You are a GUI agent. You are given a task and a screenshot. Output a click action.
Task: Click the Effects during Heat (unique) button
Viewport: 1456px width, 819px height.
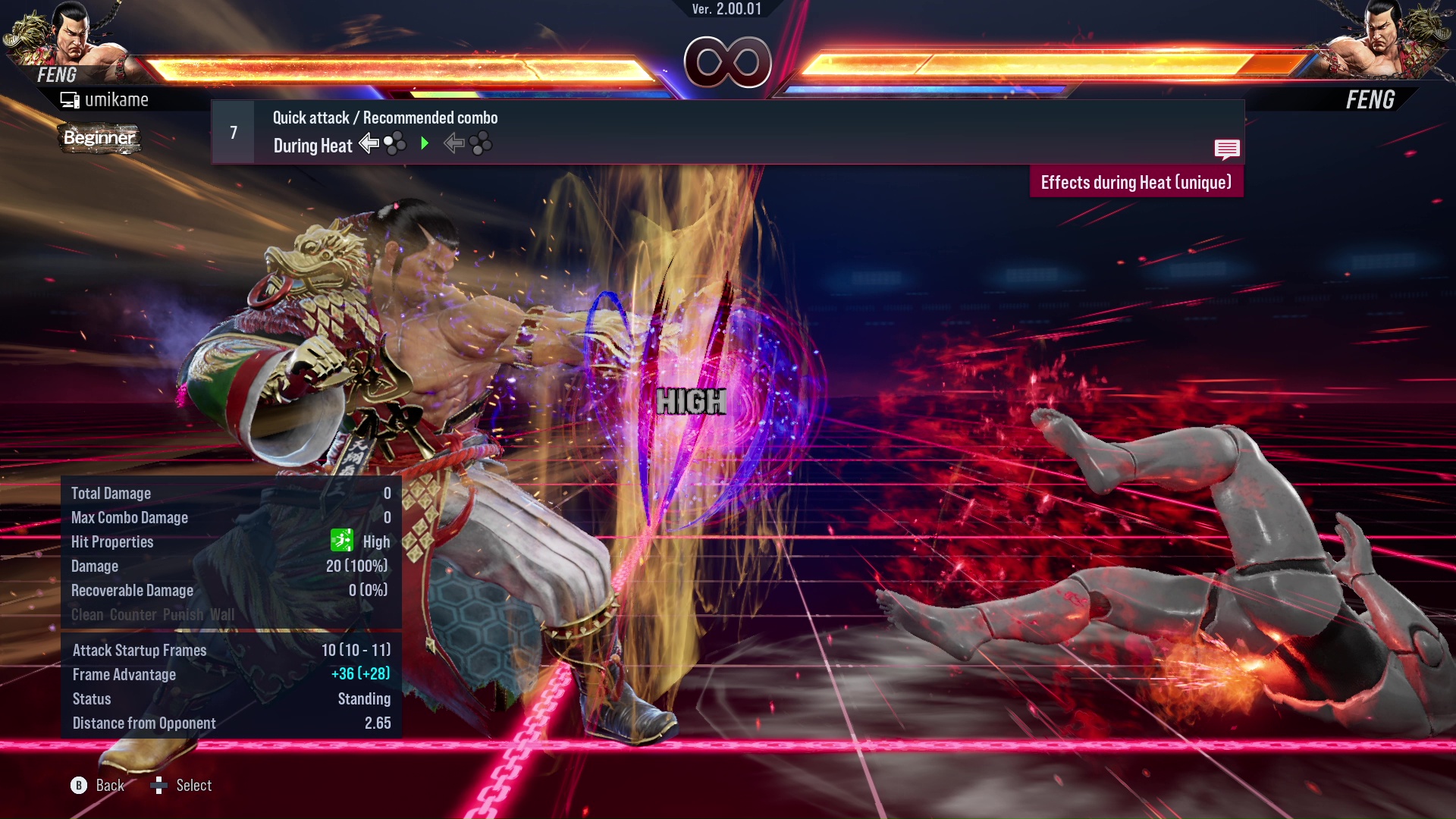(1135, 182)
